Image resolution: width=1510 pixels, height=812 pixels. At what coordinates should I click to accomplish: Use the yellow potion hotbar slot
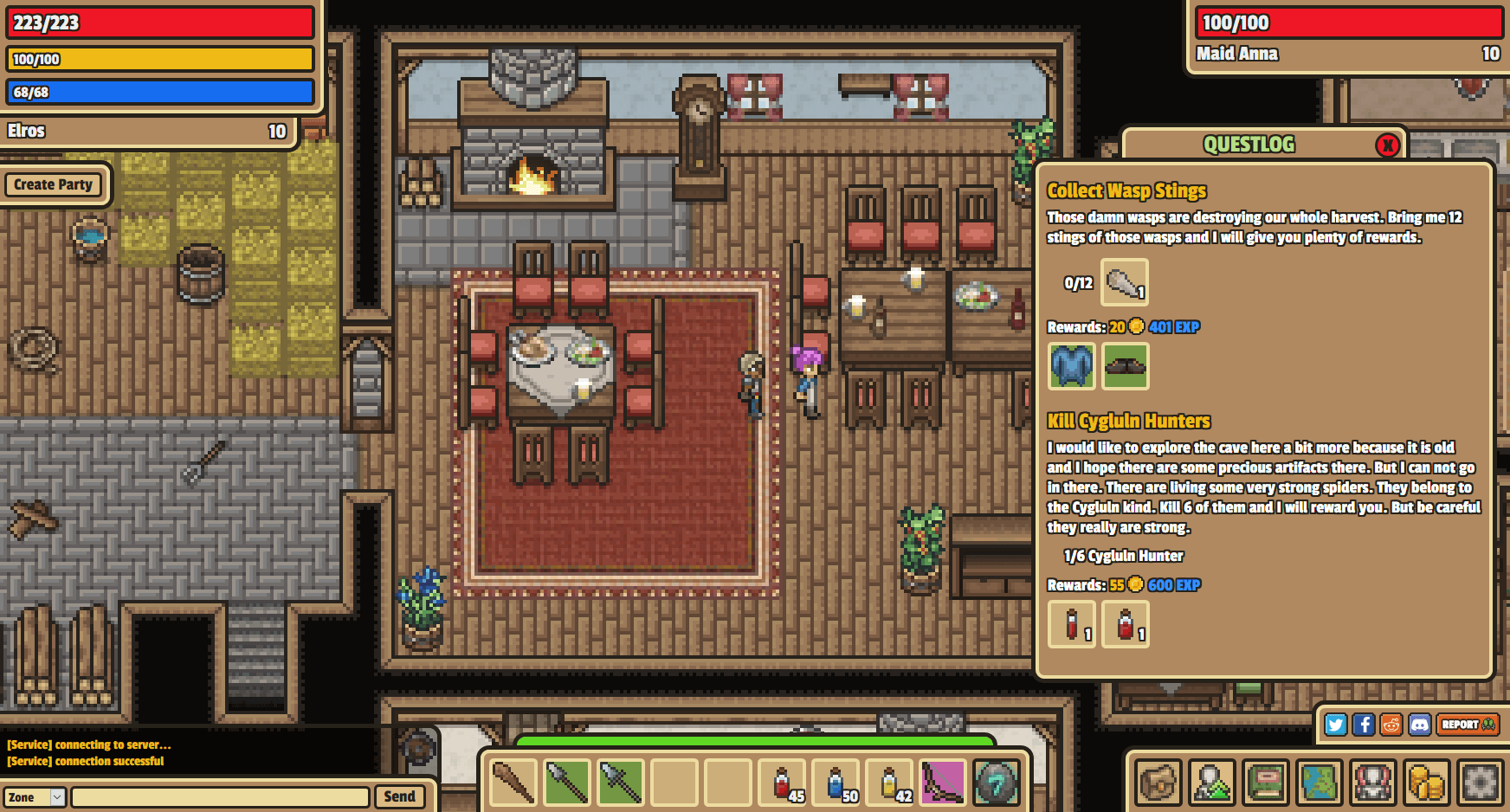coord(889,783)
